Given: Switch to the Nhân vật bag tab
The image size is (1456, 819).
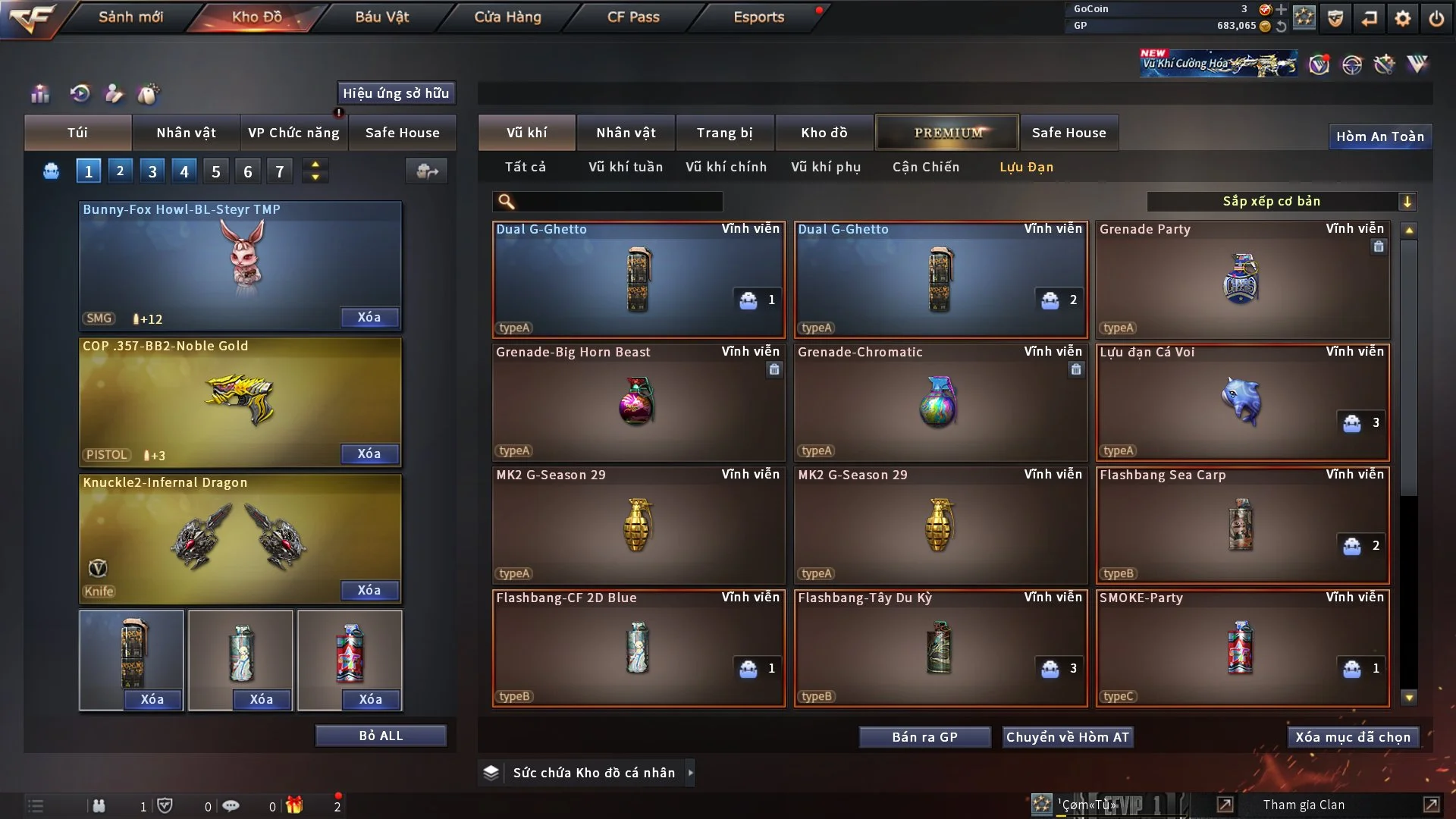Looking at the screenshot, I should [186, 133].
